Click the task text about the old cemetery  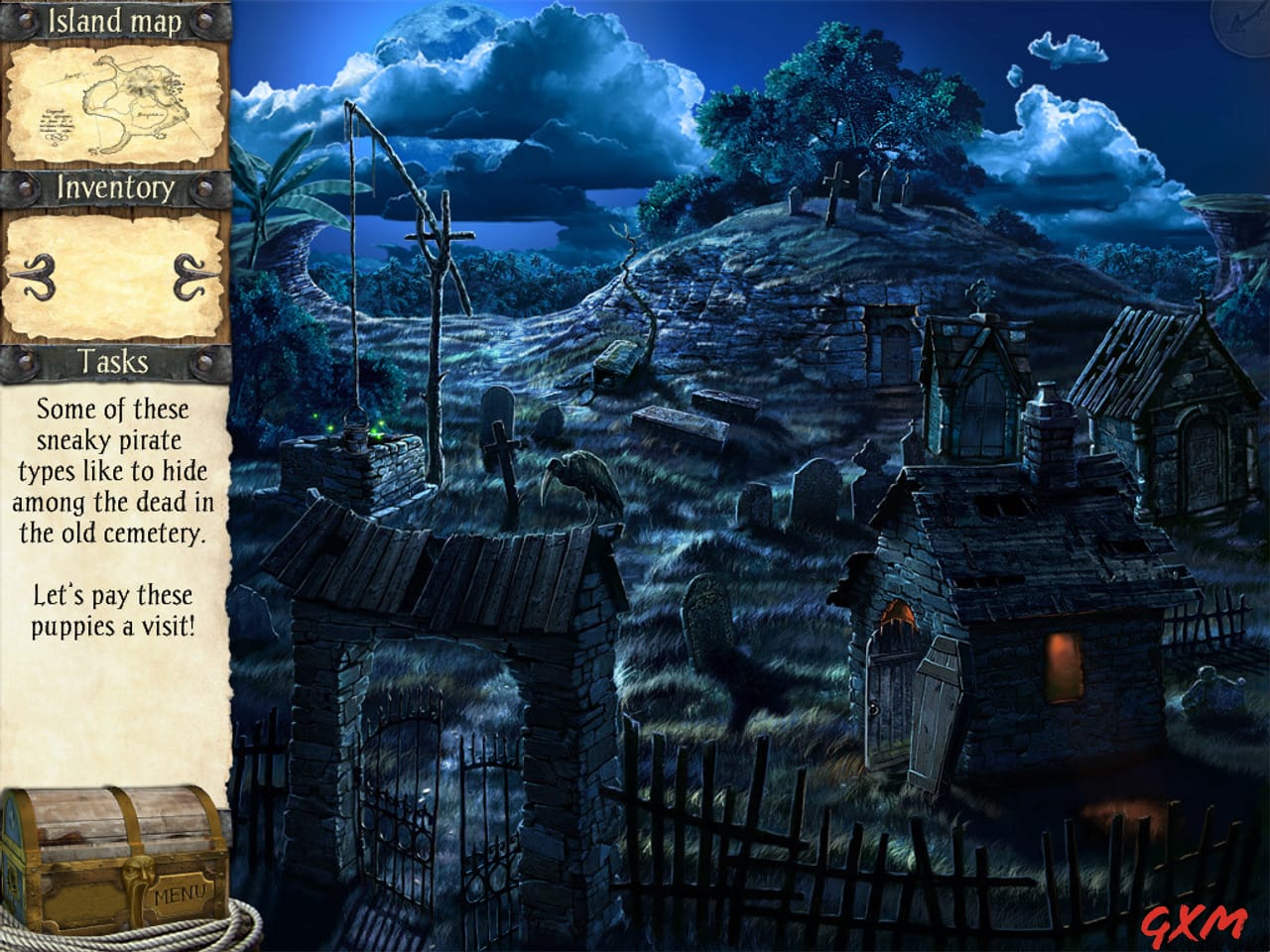(x=112, y=471)
